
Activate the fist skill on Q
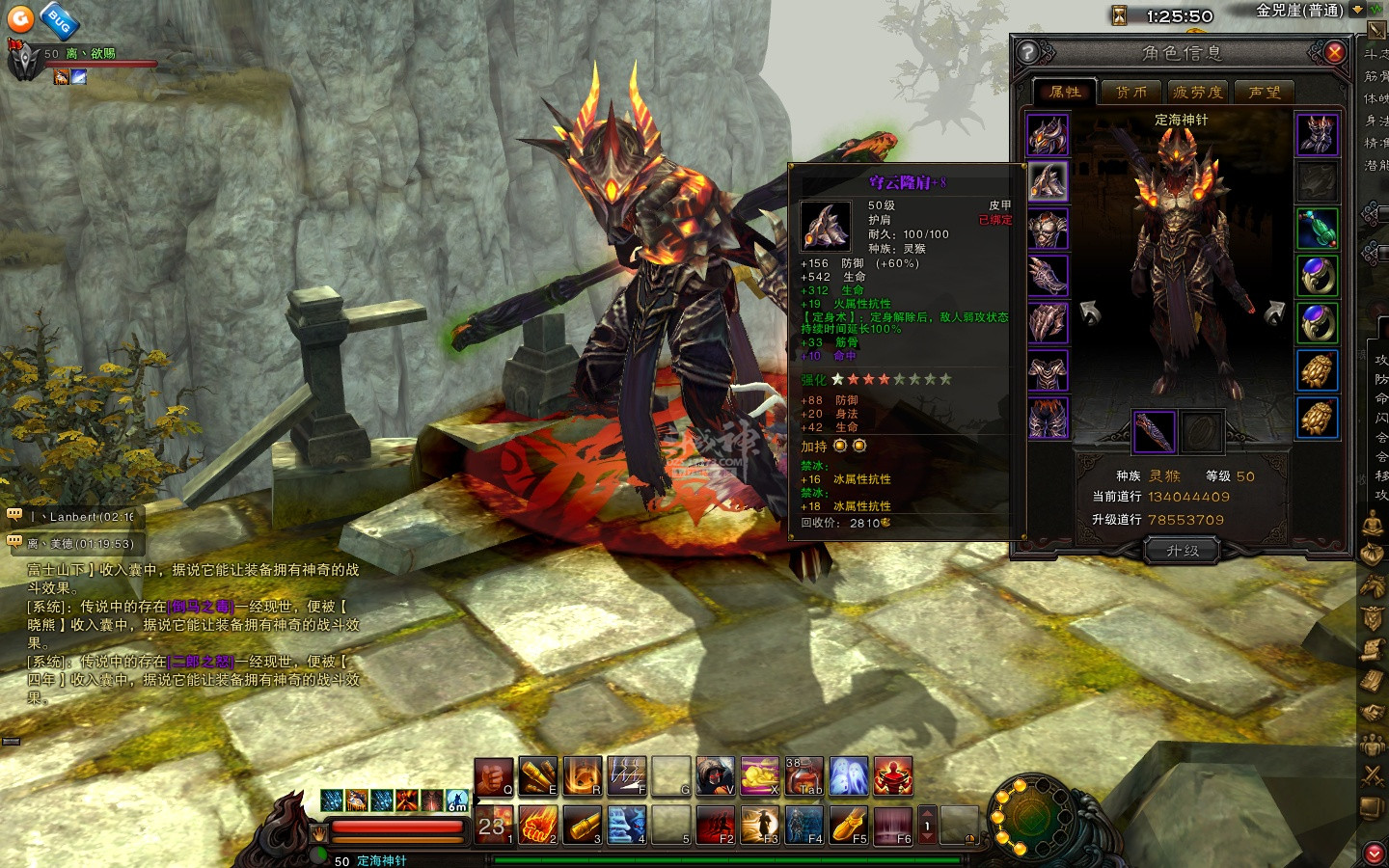coord(493,776)
